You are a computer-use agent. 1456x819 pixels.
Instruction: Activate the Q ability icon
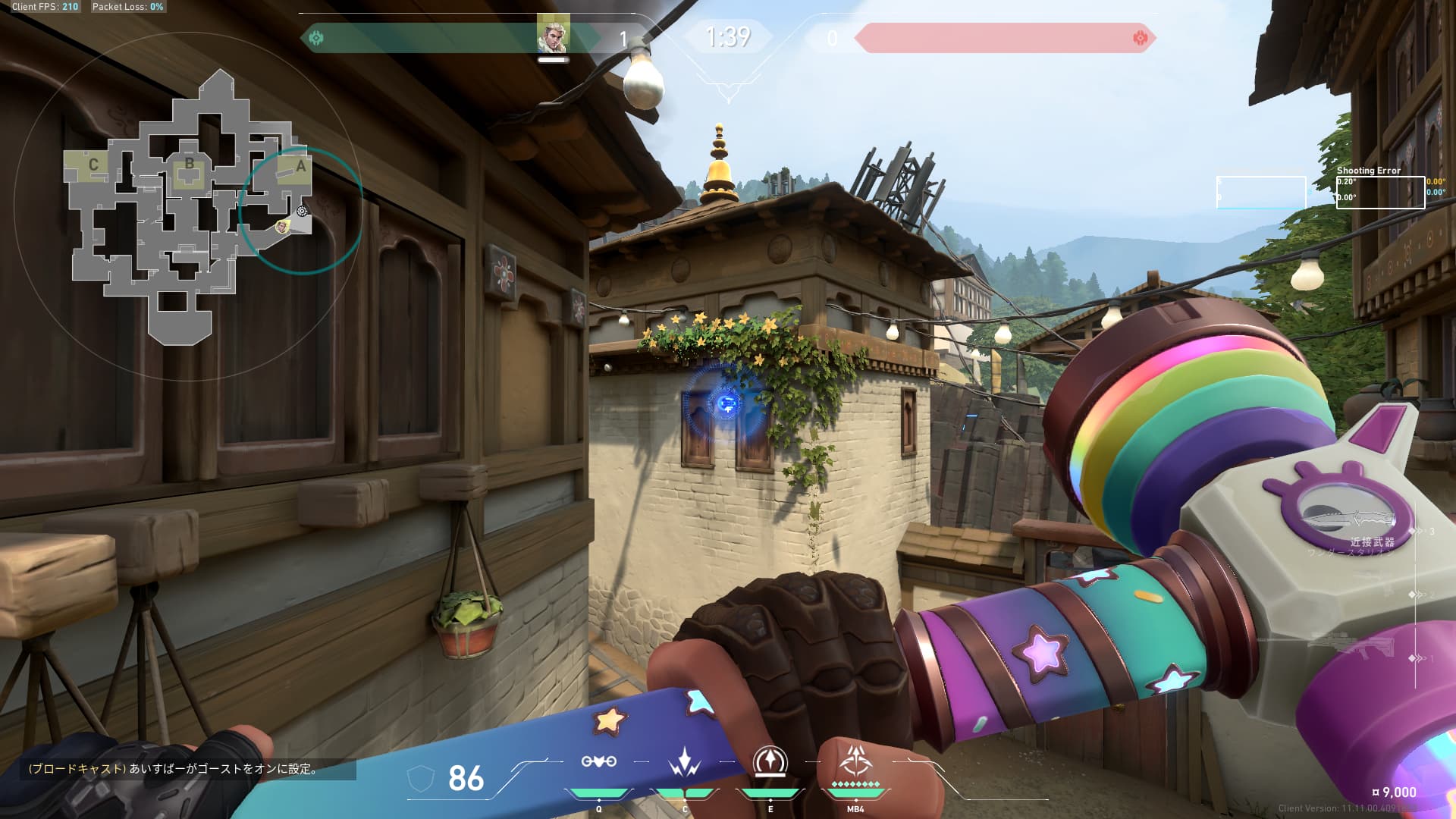click(598, 762)
